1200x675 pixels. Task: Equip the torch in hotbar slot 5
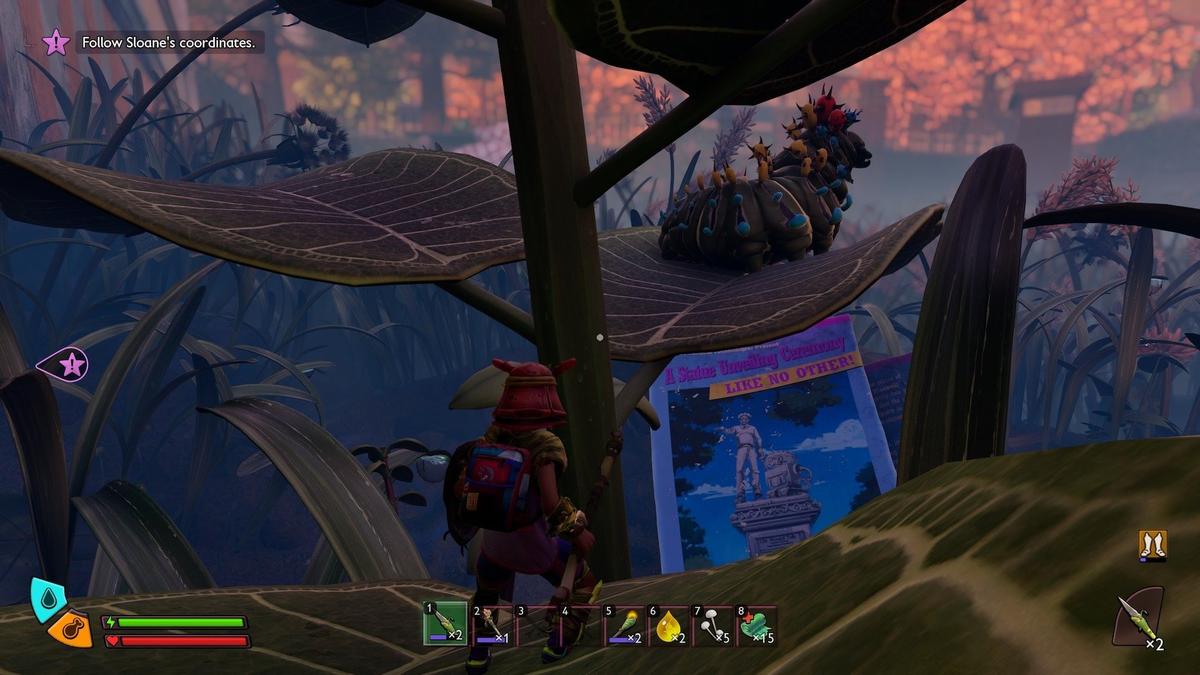[625, 625]
